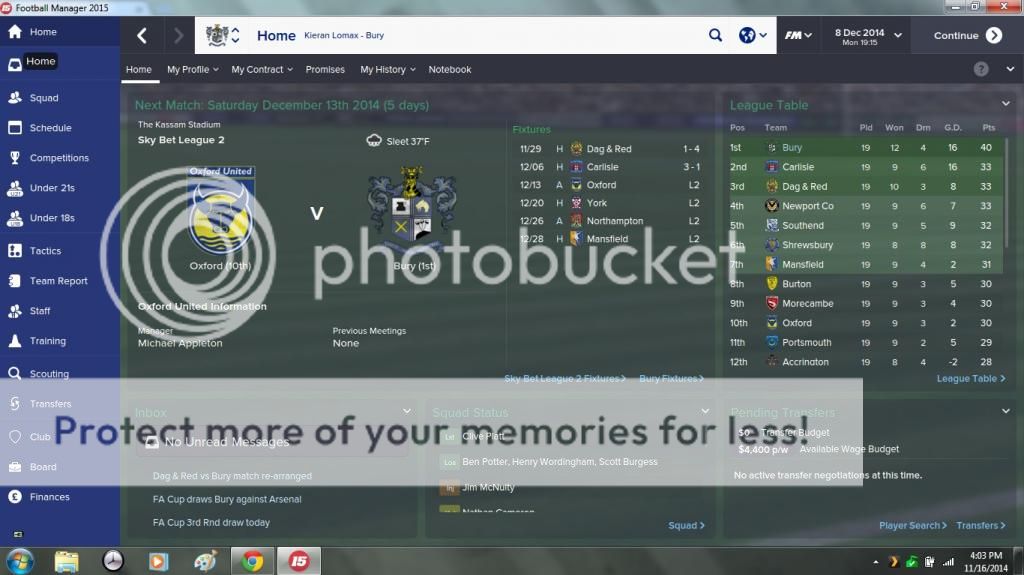This screenshot has width=1024, height=575.
Task: Go back with the left arrow button
Action: click(142, 36)
